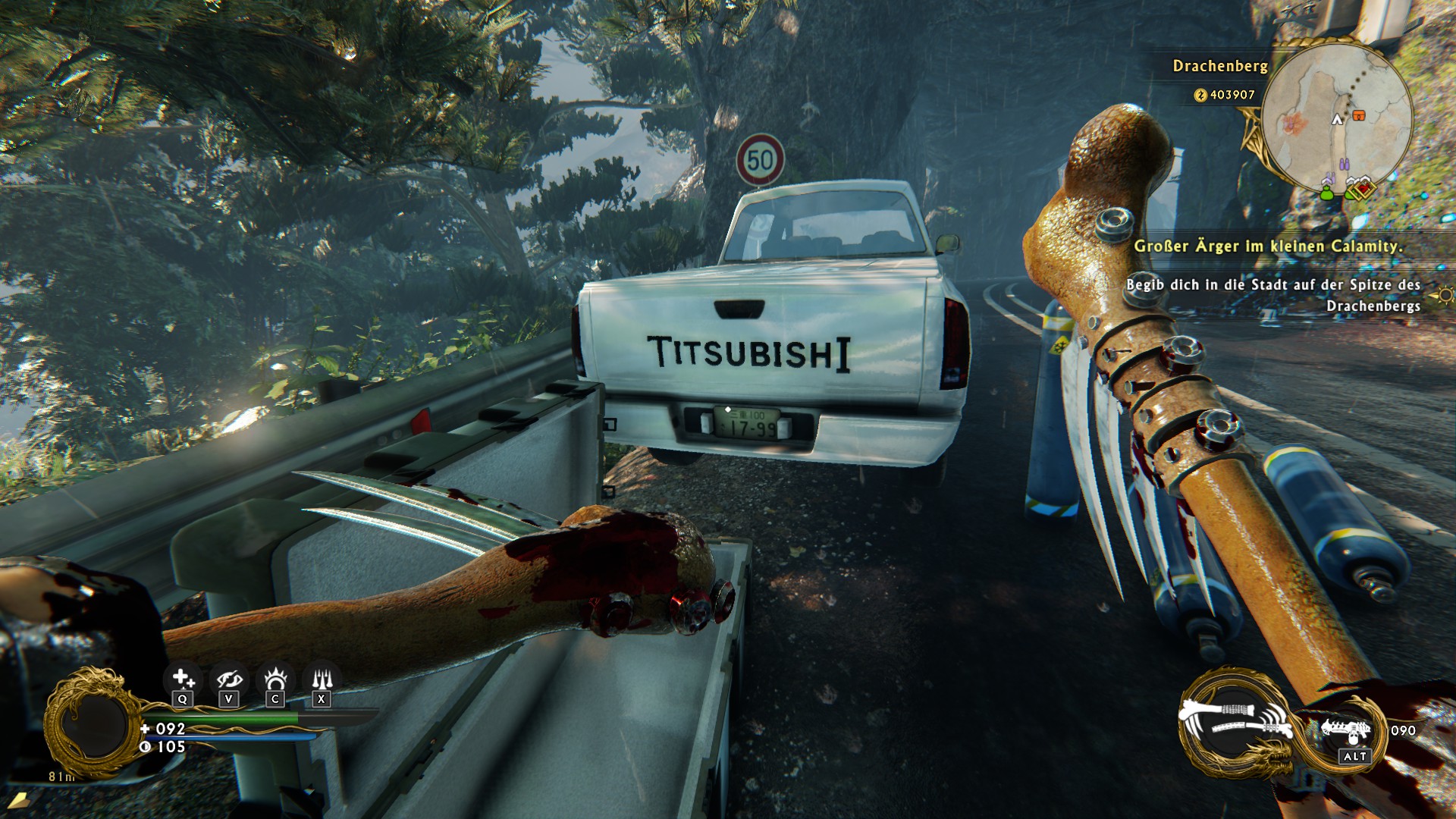Activate the healing plus-signs ability
This screenshot has height=819, width=1456.
pyautogui.click(x=183, y=678)
